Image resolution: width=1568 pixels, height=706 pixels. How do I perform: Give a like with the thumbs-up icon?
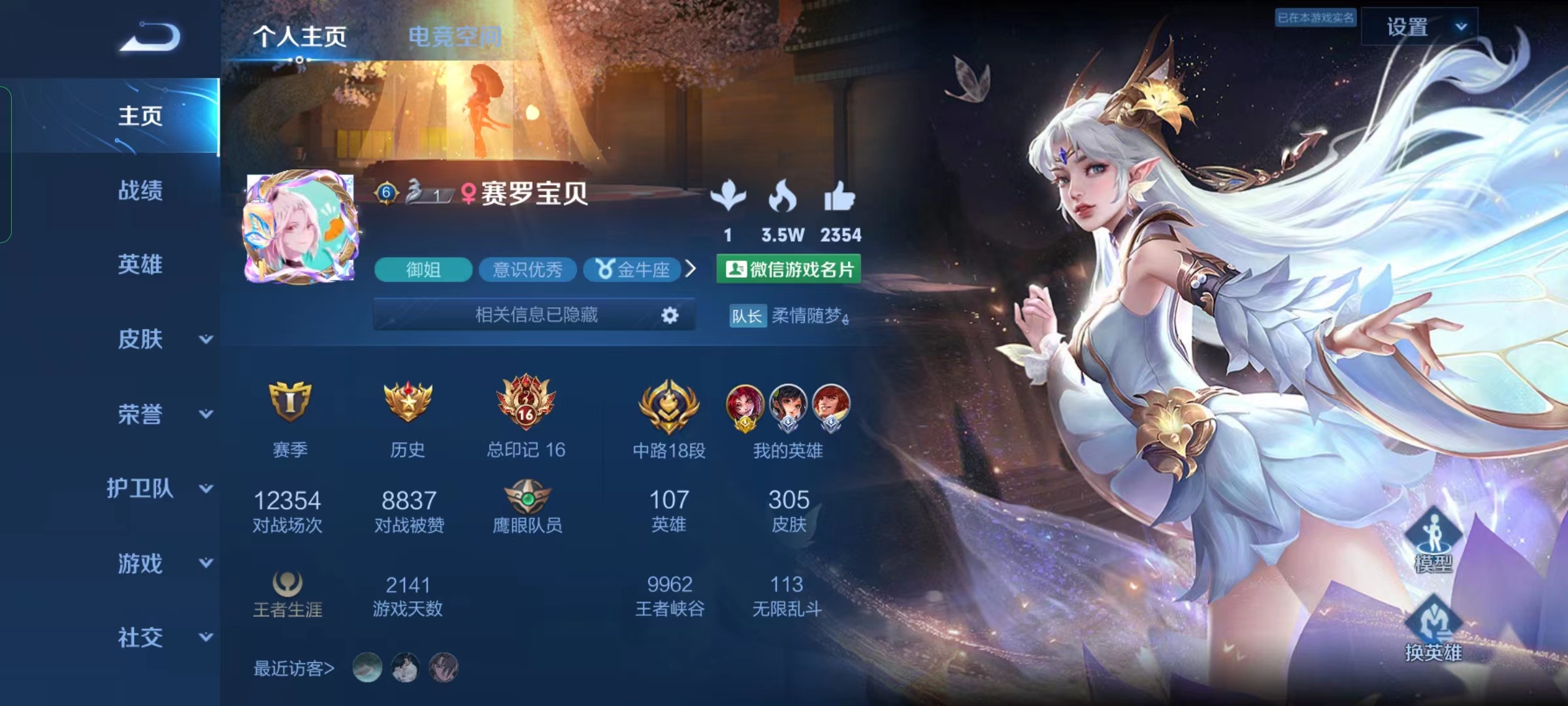840,197
